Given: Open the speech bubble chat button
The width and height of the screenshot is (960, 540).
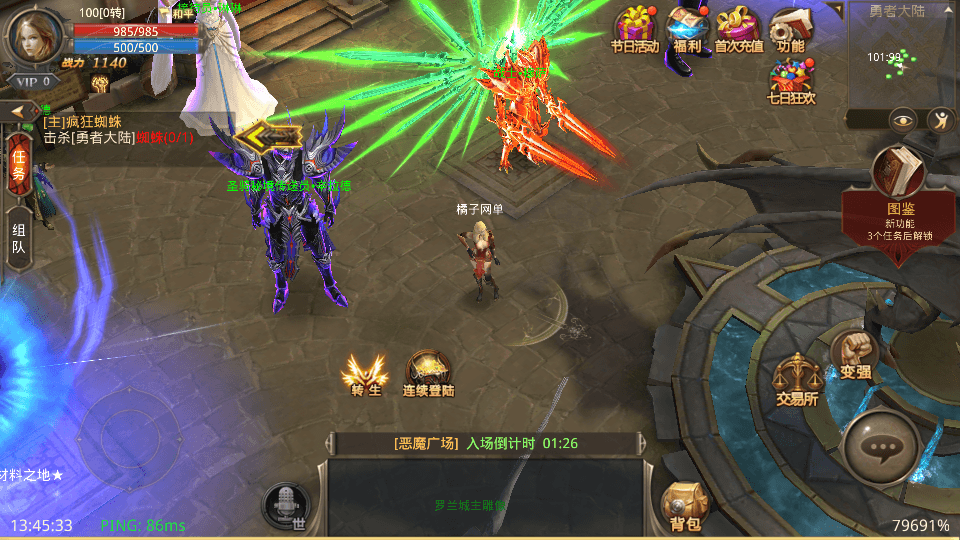Looking at the screenshot, I should [x=881, y=449].
